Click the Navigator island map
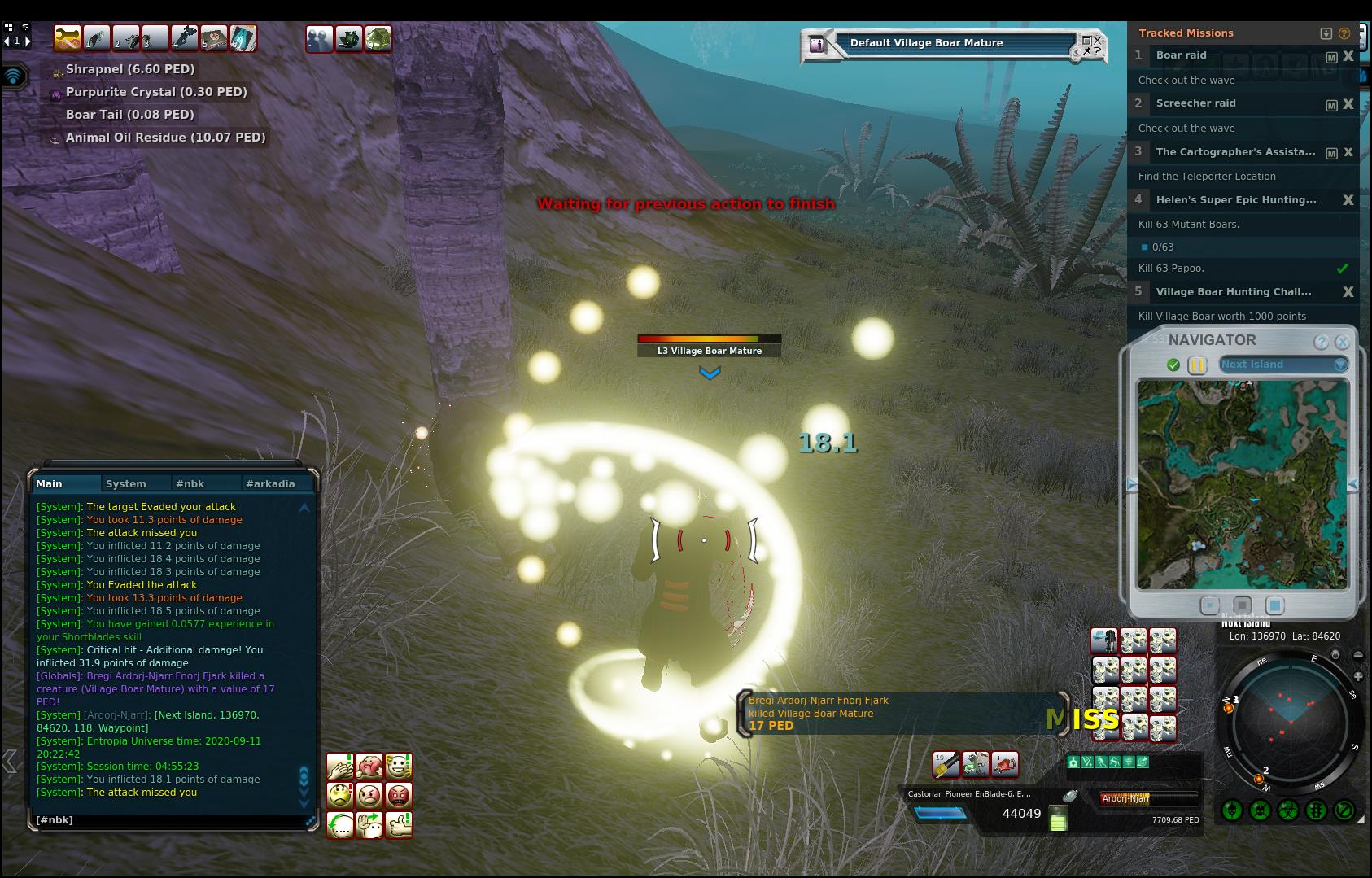Screen dimensions: 1372x878 (x=1243, y=483)
